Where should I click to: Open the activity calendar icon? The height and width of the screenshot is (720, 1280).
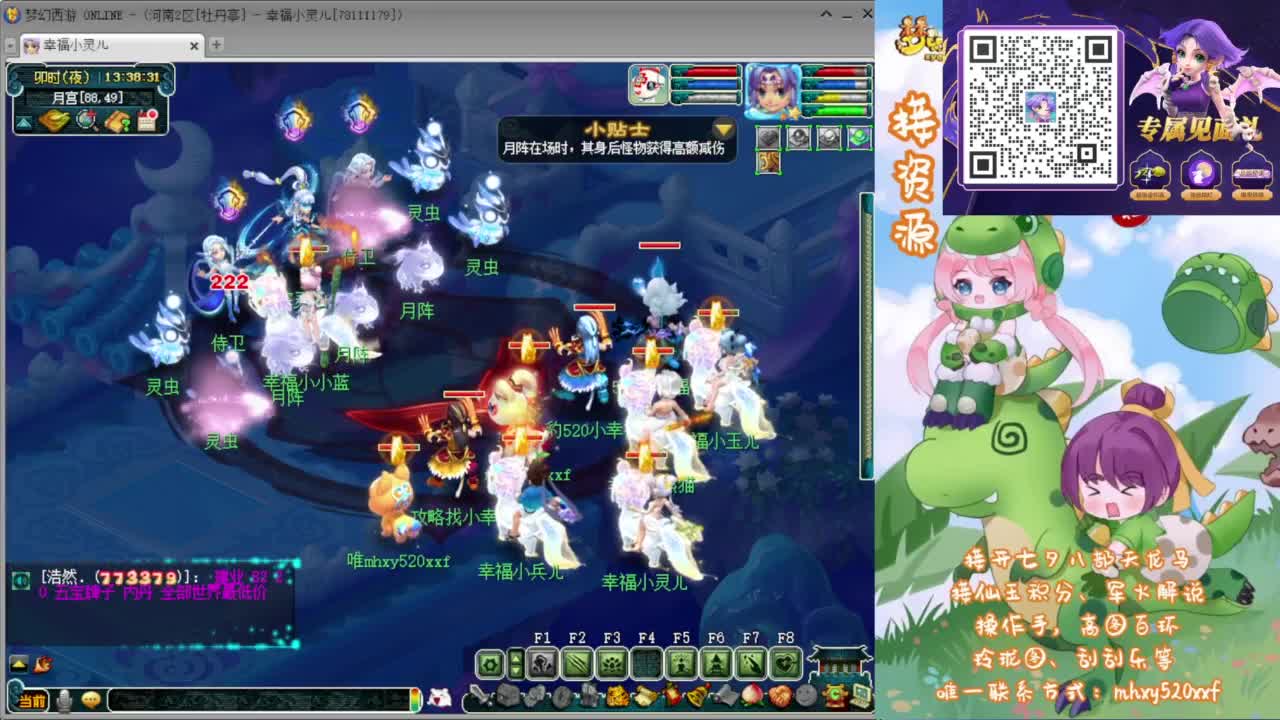[x=148, y=121]
